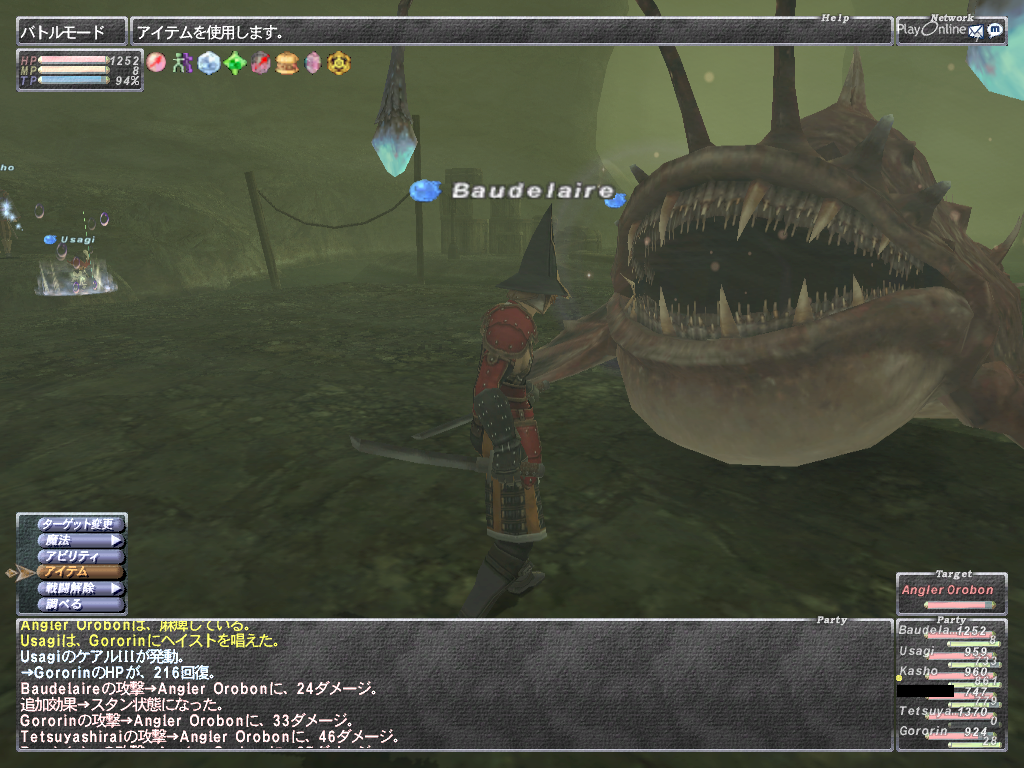1024x768 pixels.
Task: Choose Gororin from the party list
Action: pyautogui.click(x=950, y=733)
